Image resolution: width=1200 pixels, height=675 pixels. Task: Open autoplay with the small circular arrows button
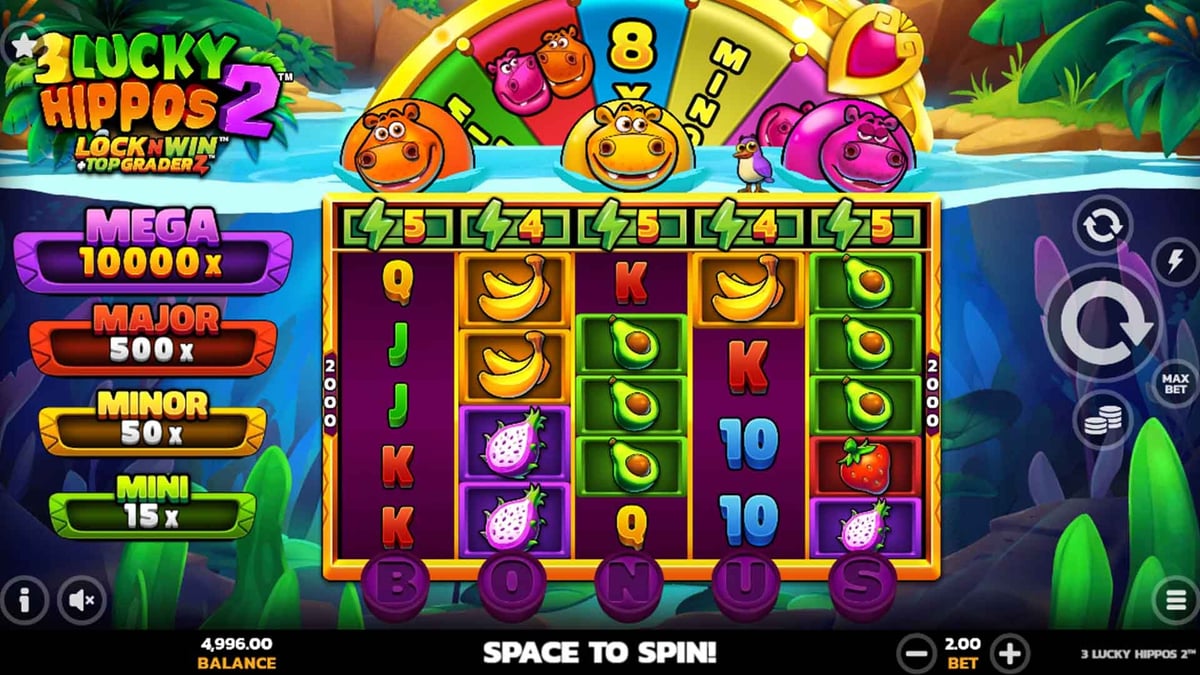coord(1102,226)
